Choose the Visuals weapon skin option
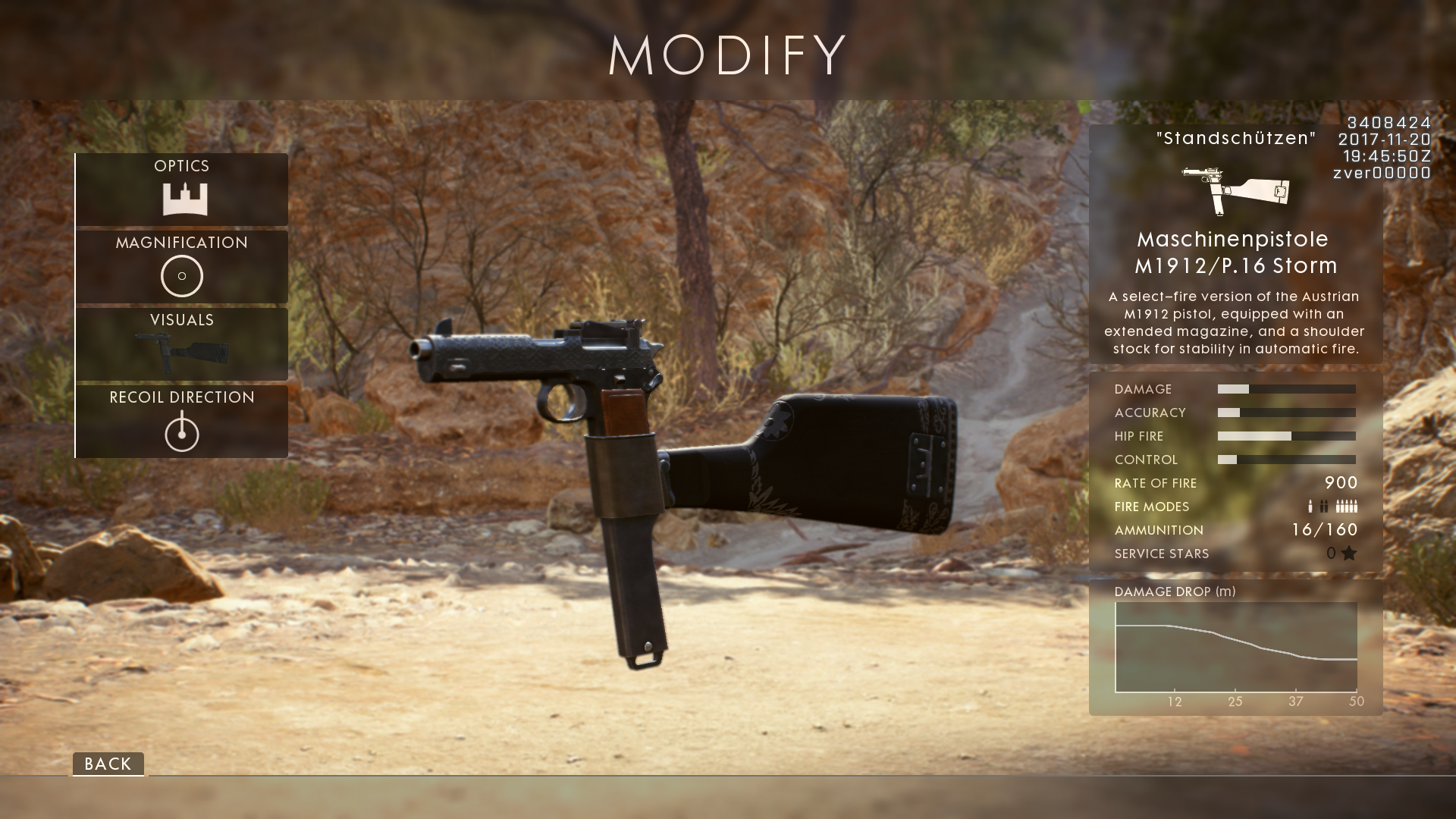The width and height of the screenshot is (1456, 819). pos(182,344)
